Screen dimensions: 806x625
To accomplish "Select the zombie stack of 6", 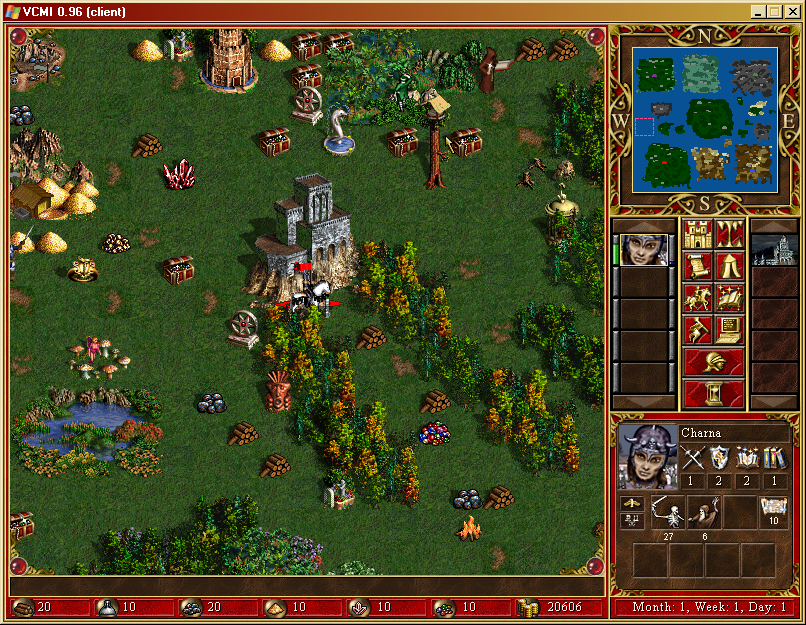I will tap(703, 513).
